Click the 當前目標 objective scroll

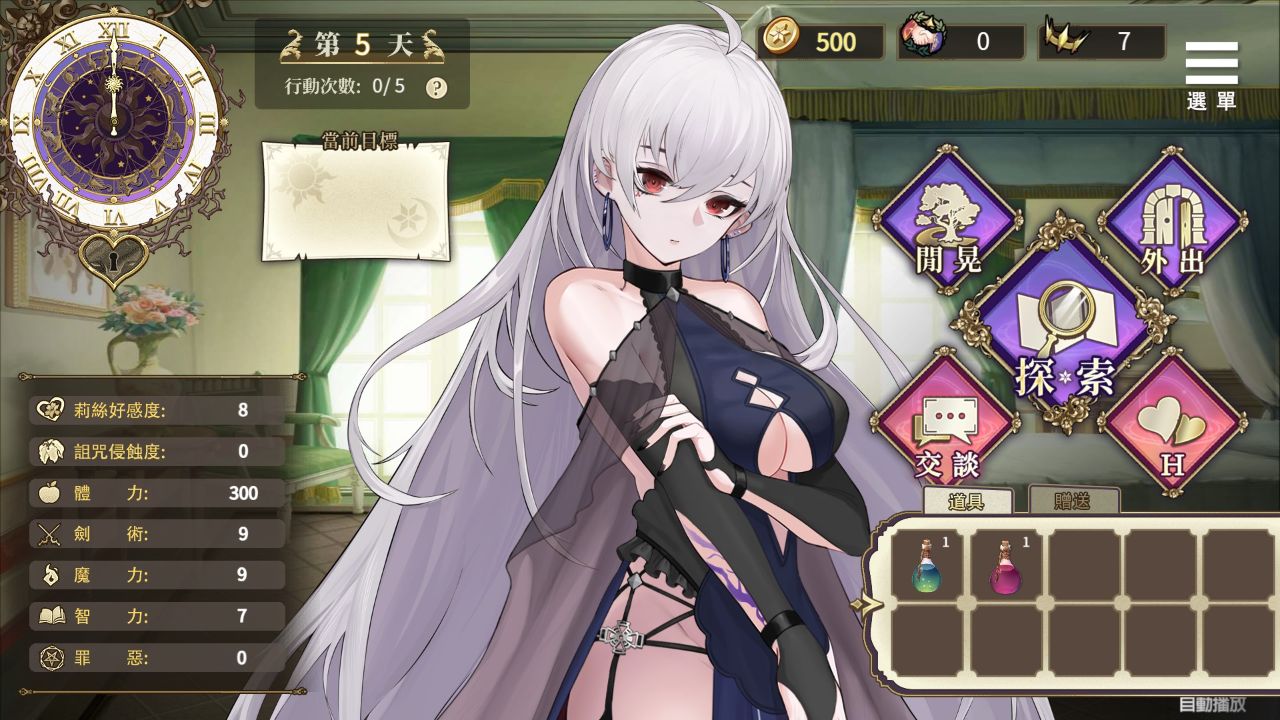(357, 200)
